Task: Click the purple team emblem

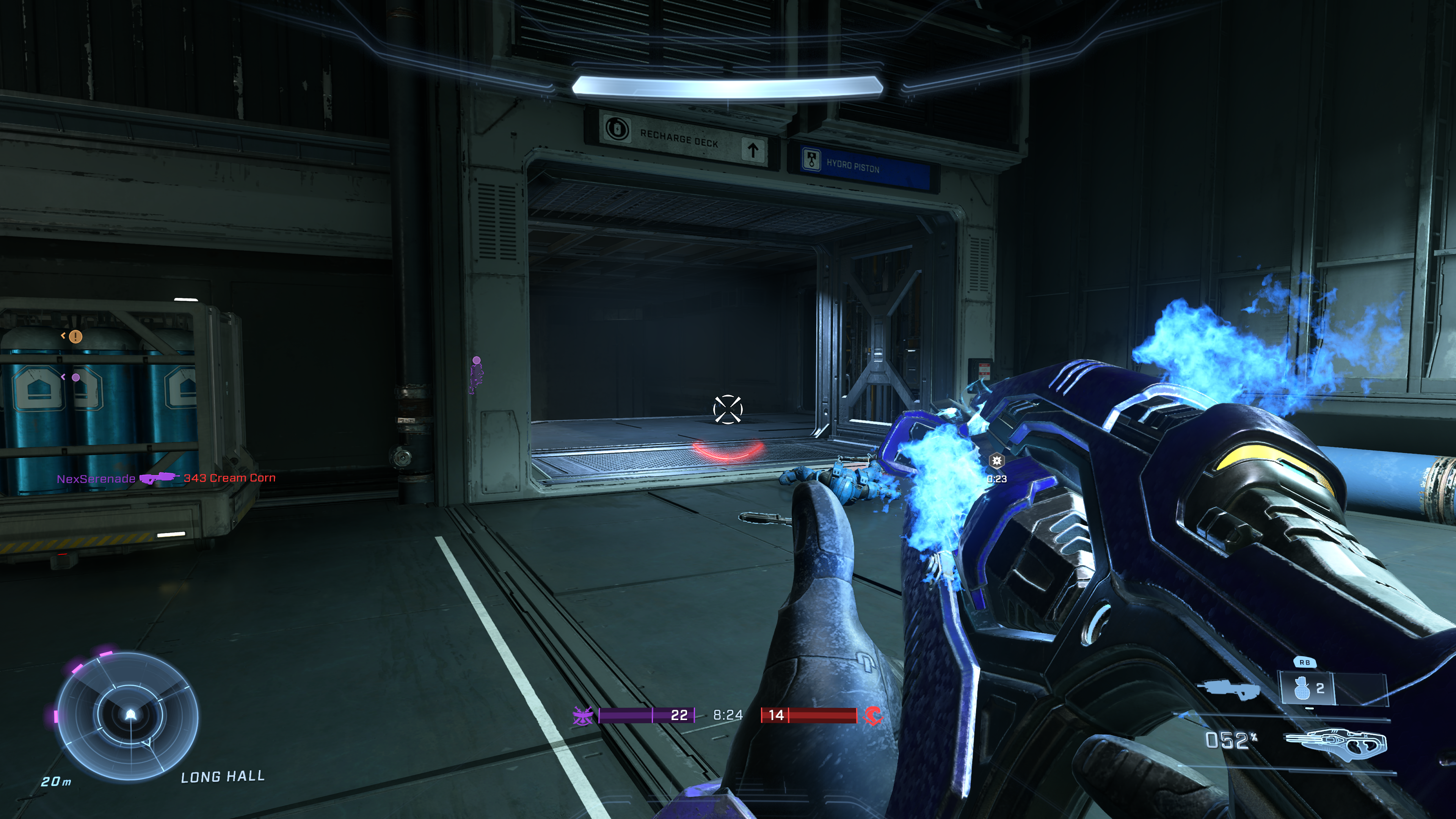Action: tap(583, 715)
